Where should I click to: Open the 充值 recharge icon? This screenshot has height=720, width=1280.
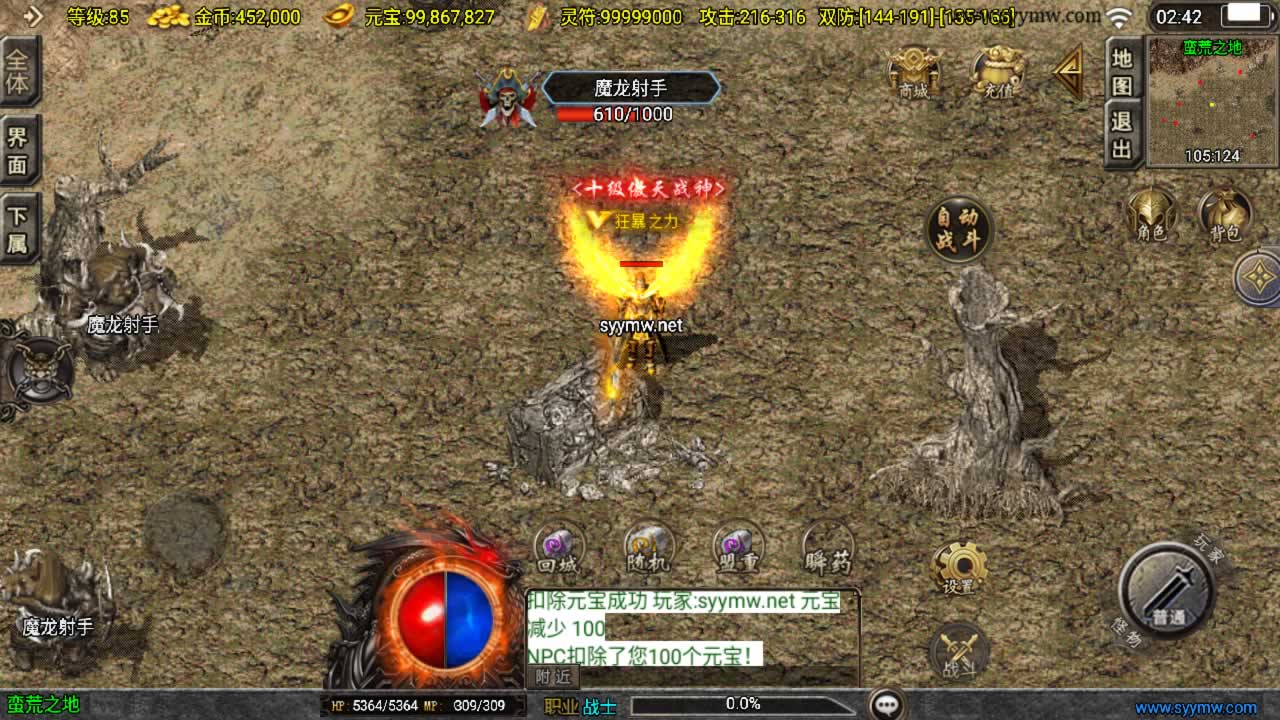(x=997, y=72)
